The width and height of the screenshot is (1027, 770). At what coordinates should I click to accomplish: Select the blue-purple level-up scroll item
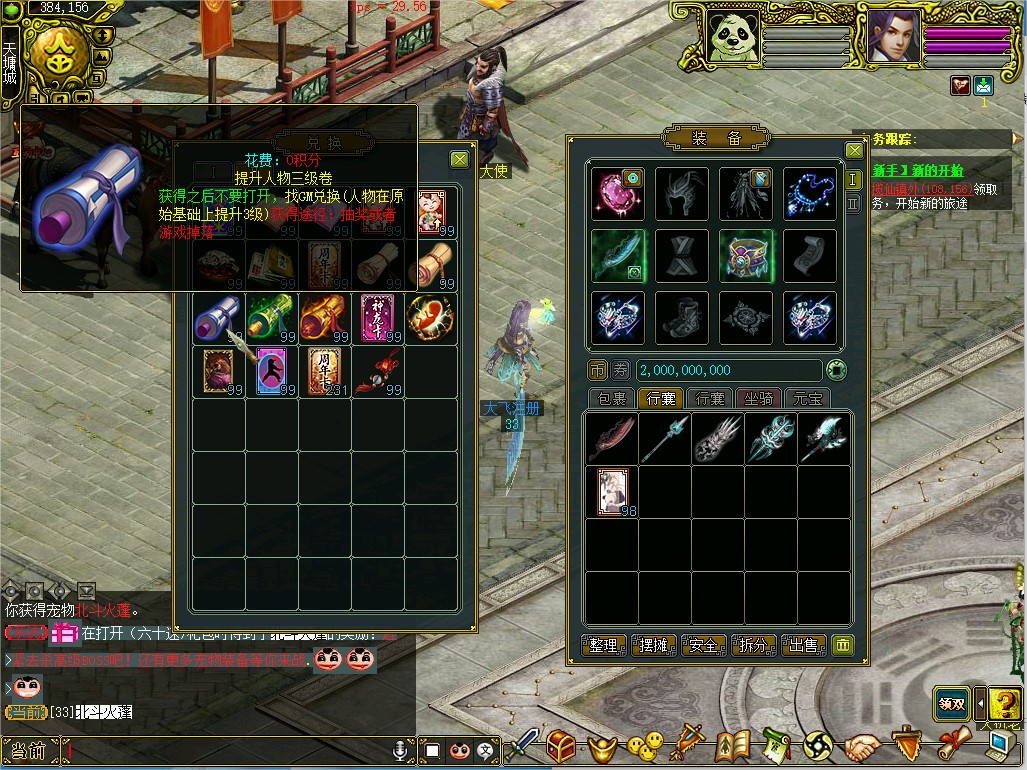point(216,317)
